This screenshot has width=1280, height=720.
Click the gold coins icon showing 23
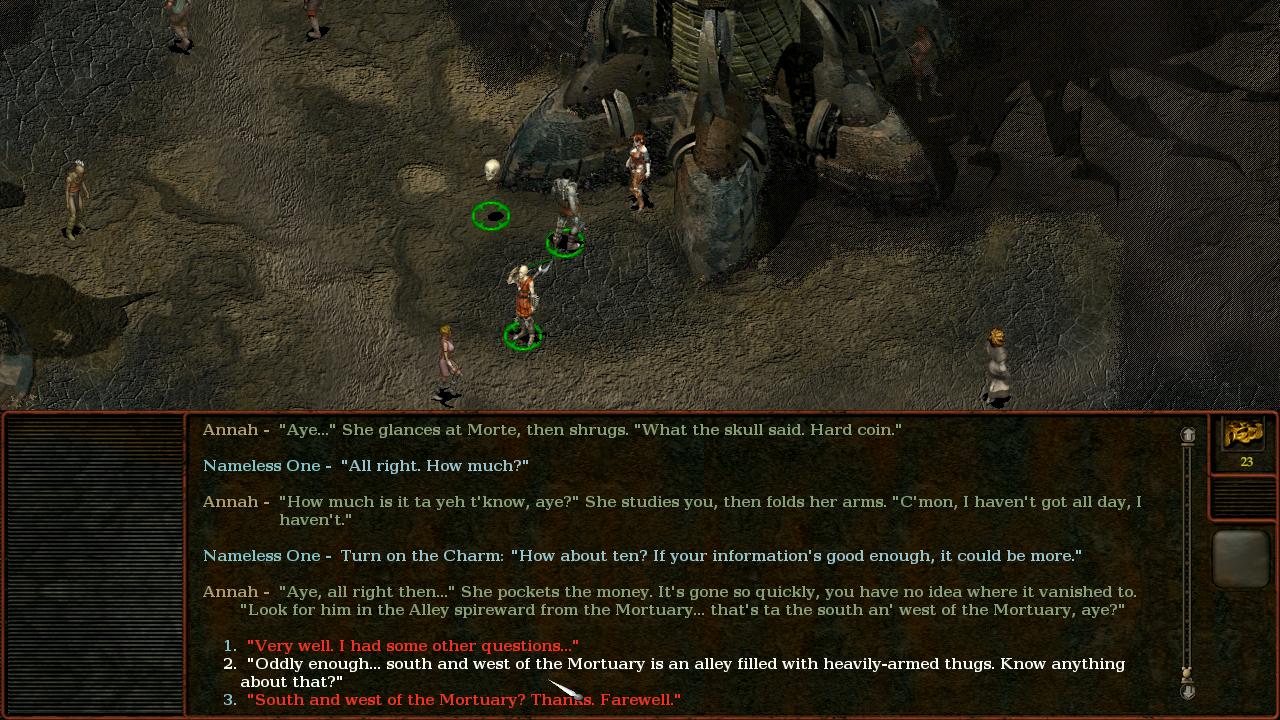coord(1243,435)
